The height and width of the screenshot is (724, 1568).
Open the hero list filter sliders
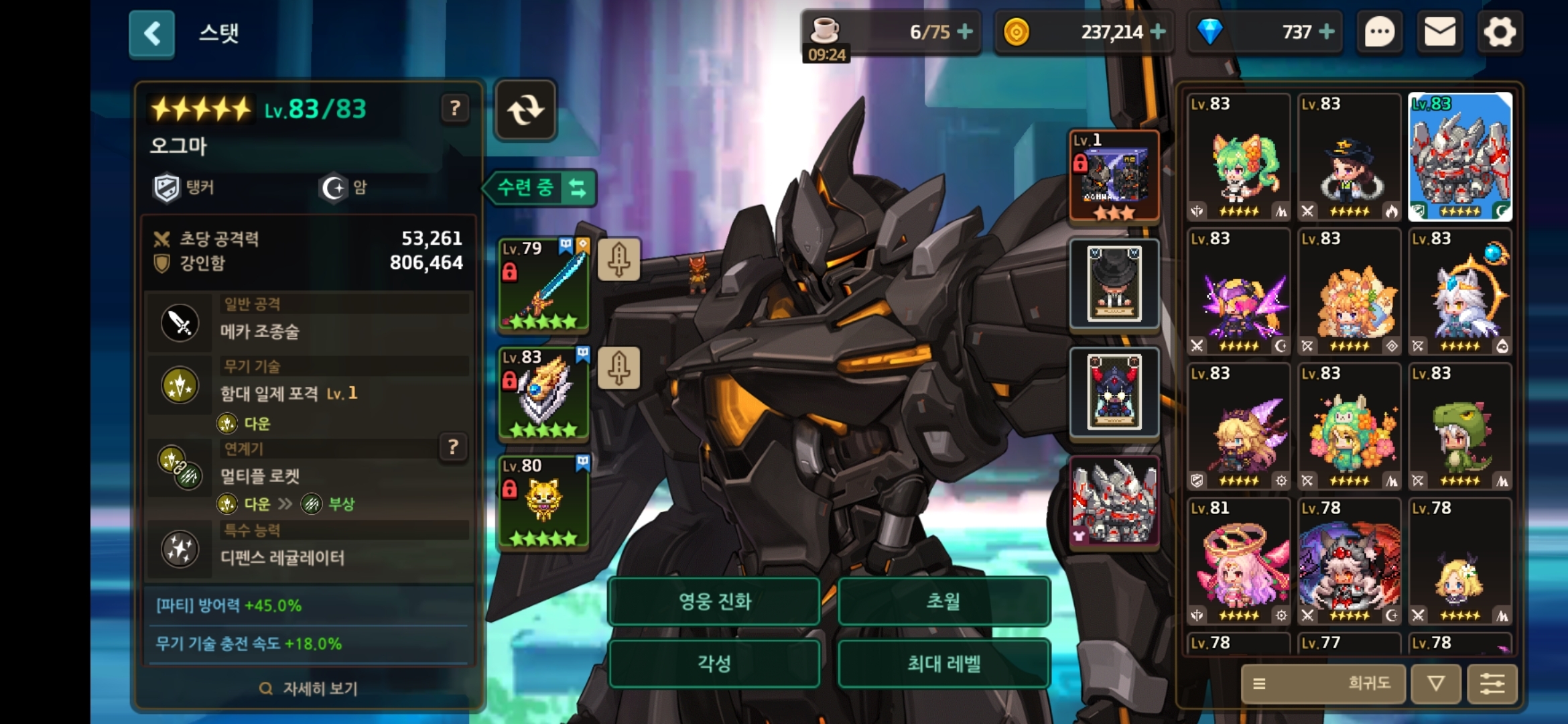click(x=1492, y=684)
